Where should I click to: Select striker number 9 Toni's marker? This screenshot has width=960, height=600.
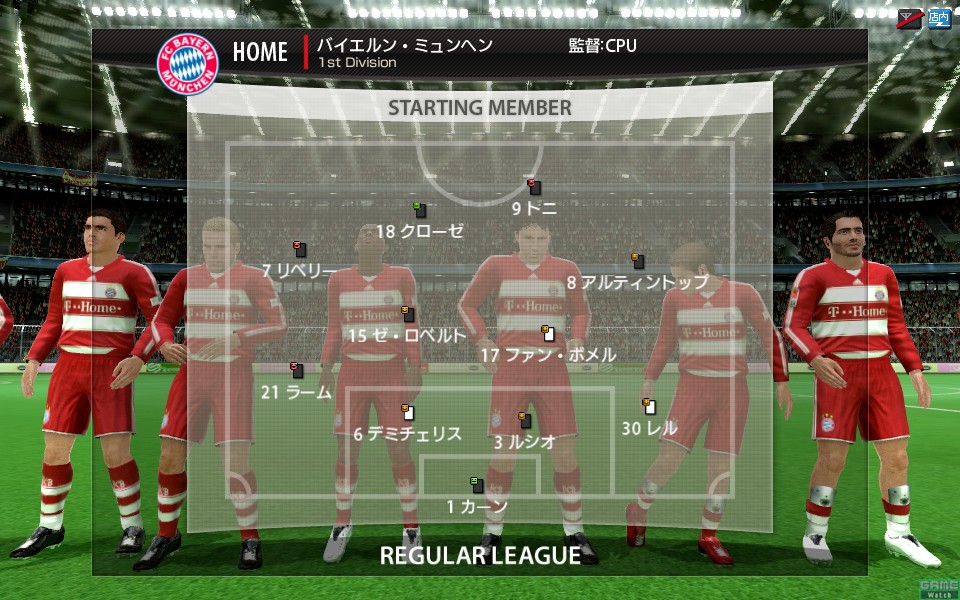click(x=534, y=187)
